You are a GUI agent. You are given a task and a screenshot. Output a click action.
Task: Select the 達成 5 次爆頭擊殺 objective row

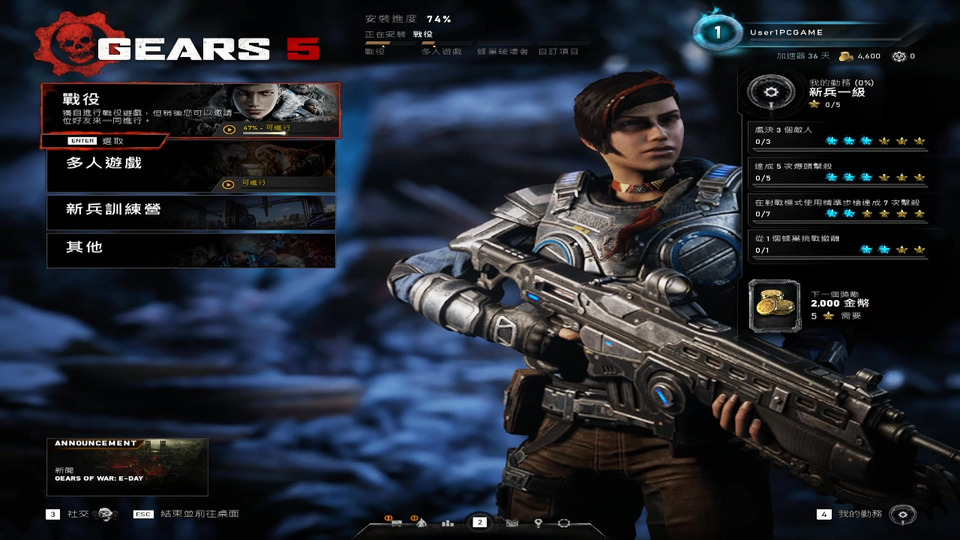click(838, 171)
